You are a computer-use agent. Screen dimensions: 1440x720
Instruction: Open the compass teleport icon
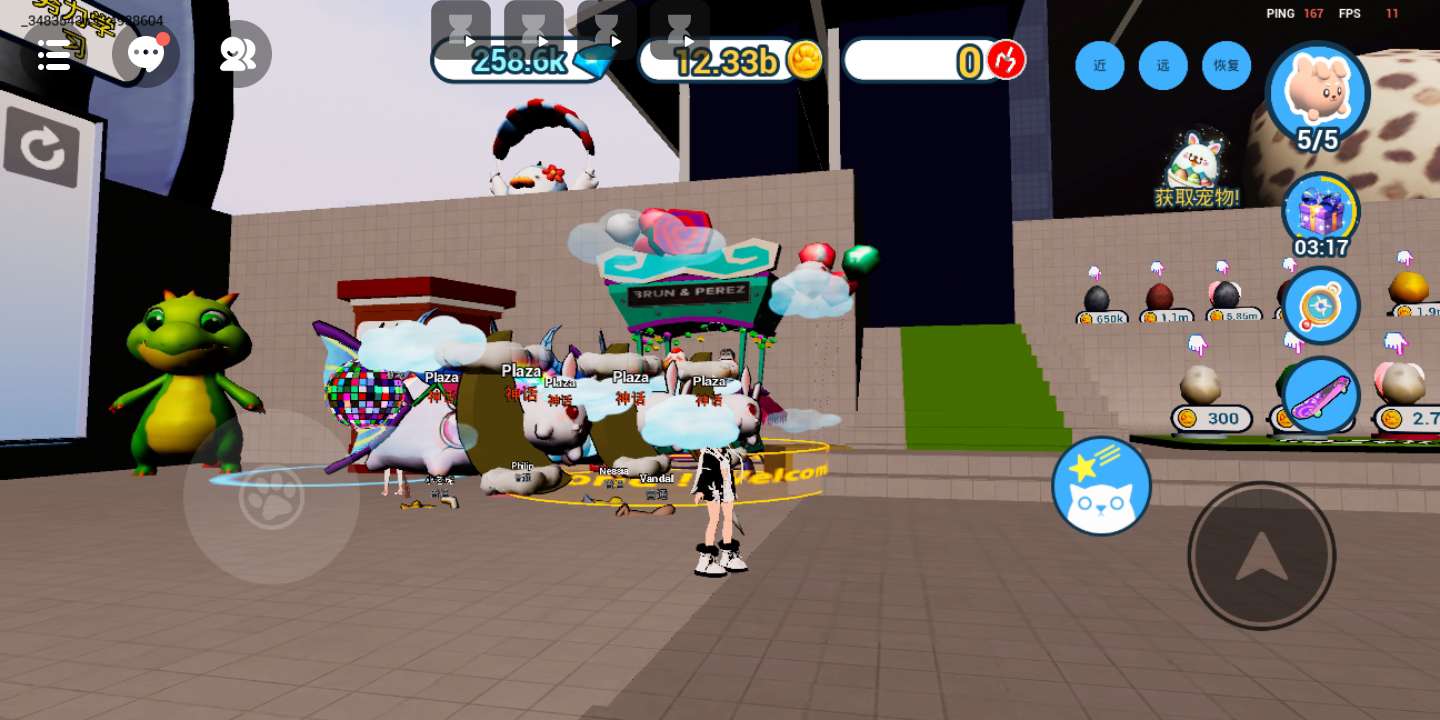1321,305
